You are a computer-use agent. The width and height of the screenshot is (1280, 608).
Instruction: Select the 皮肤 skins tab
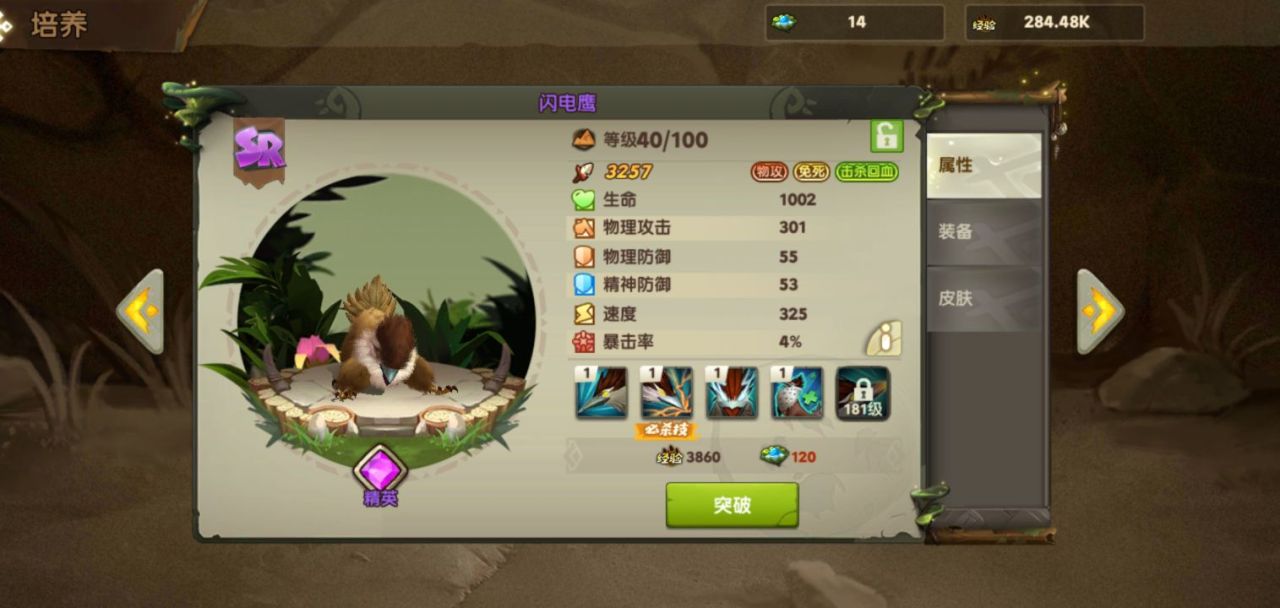tap(984, 298)
